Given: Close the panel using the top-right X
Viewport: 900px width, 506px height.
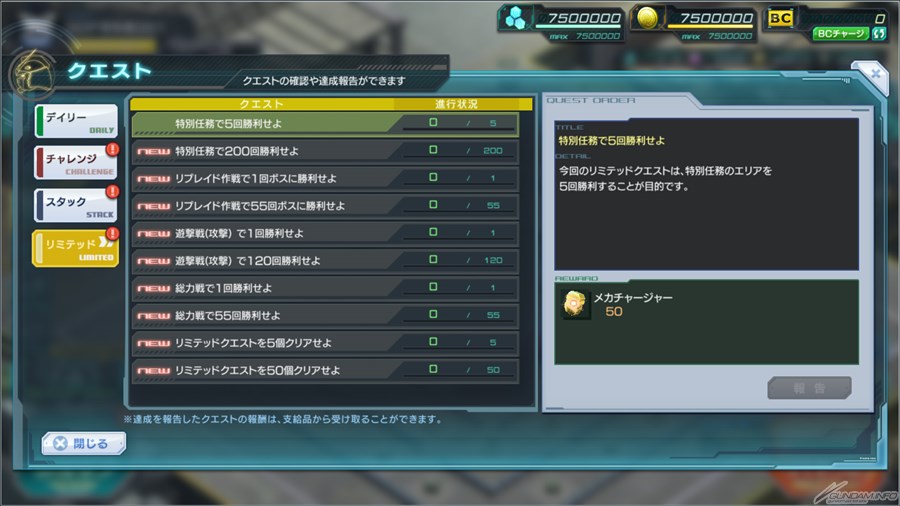Looking at the screenshot, I should click(874, 74).
